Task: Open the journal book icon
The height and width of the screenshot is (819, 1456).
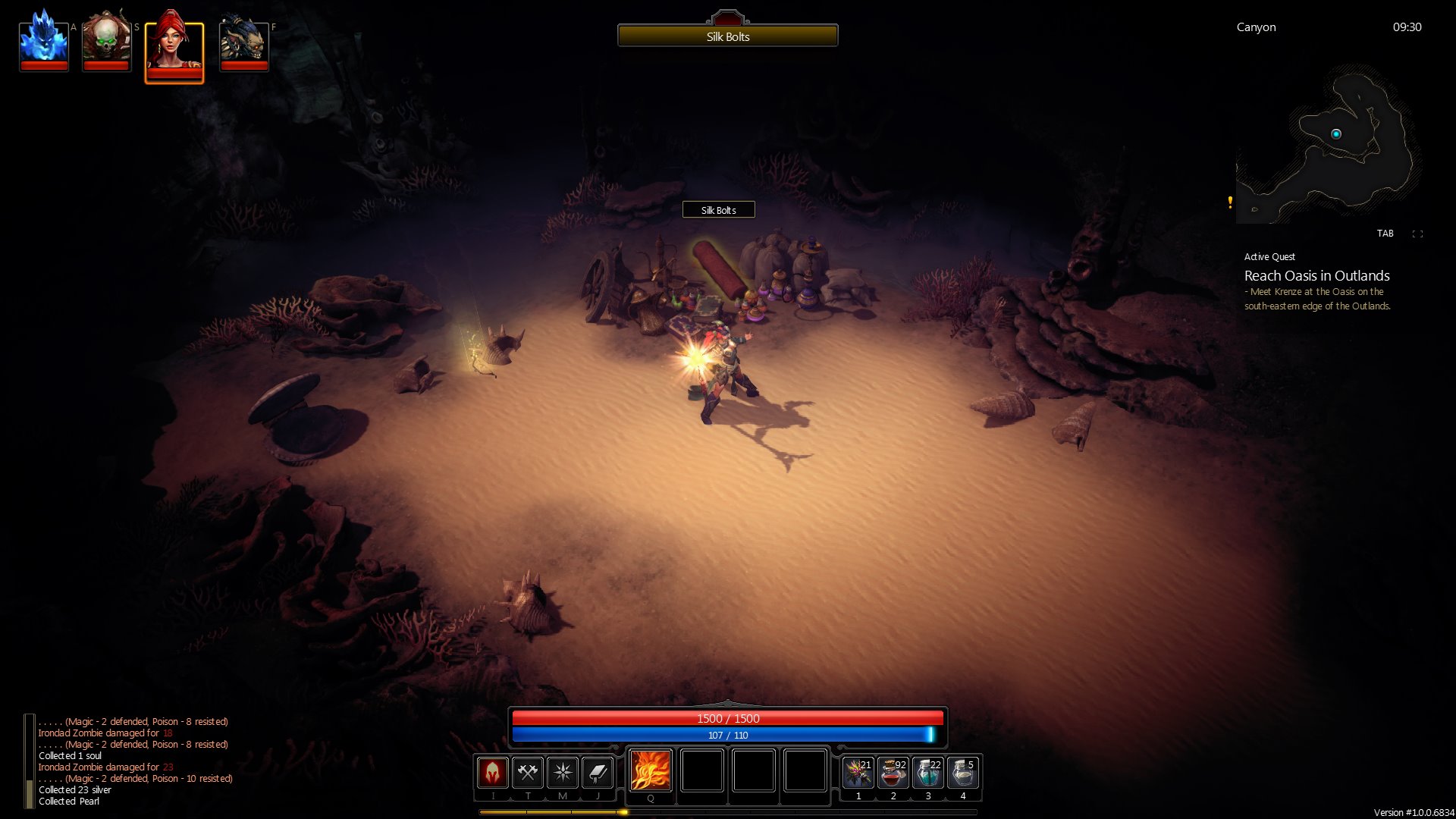Action: 598,773
